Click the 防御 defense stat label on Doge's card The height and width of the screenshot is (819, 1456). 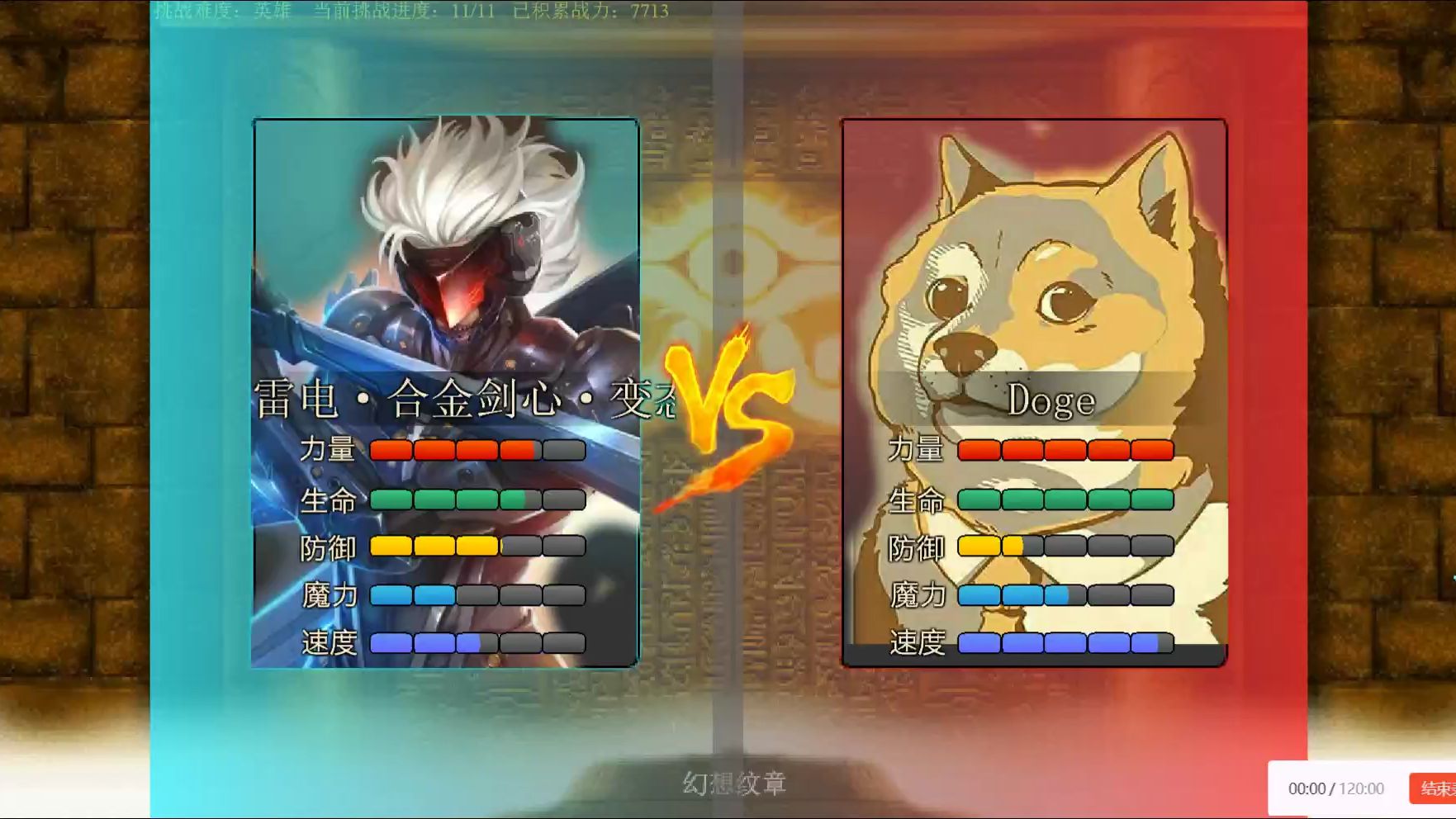[x=918, y=547]
